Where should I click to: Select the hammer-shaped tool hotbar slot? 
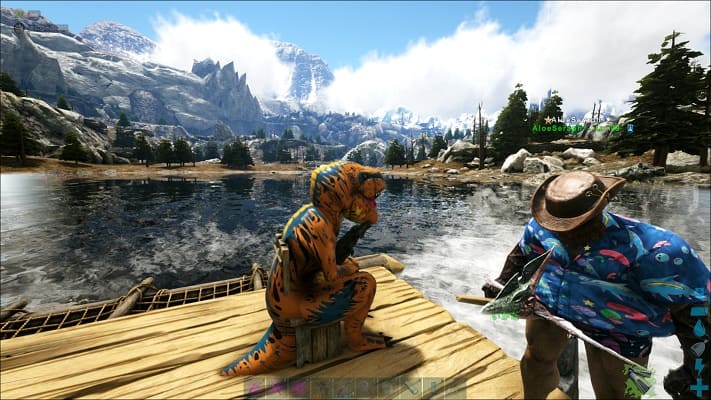(412, 387)
